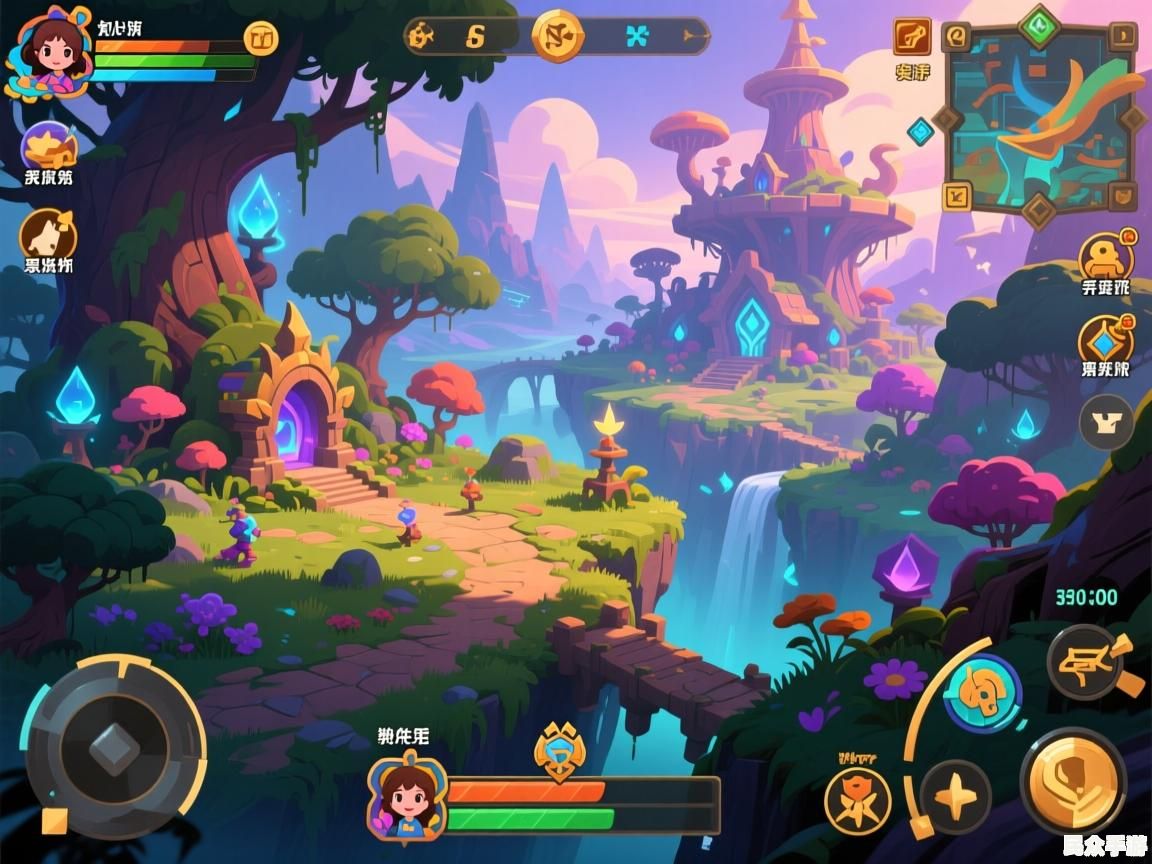Image resolution: width=1152 pixels, height=864 pixels.
Task: Open the minimap
Action: point(1040,118)
